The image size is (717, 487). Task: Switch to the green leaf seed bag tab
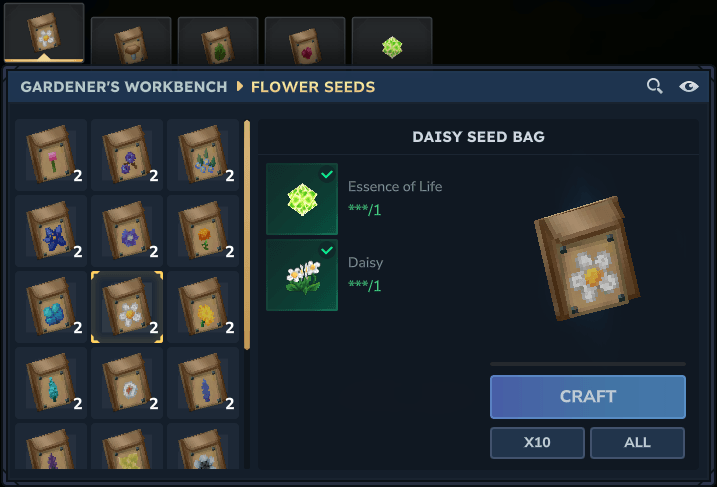(218, 42)
